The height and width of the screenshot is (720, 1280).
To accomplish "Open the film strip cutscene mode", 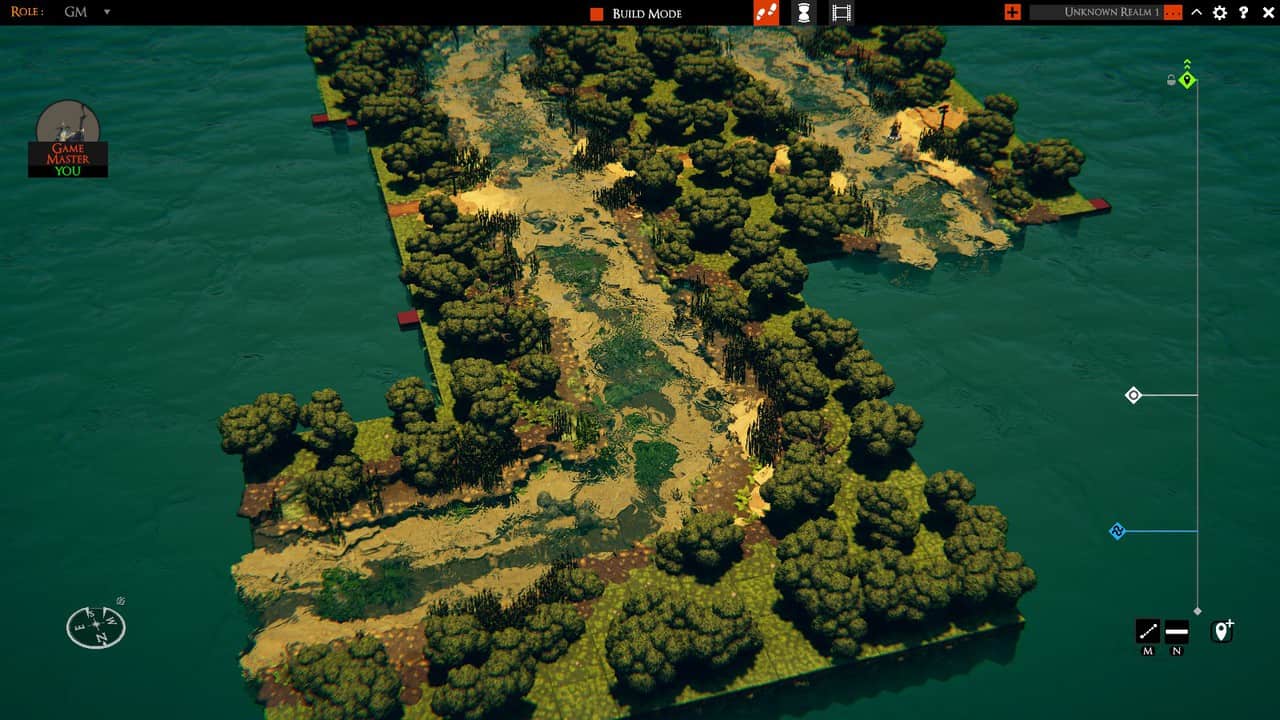I will click(x=842, y=13).
